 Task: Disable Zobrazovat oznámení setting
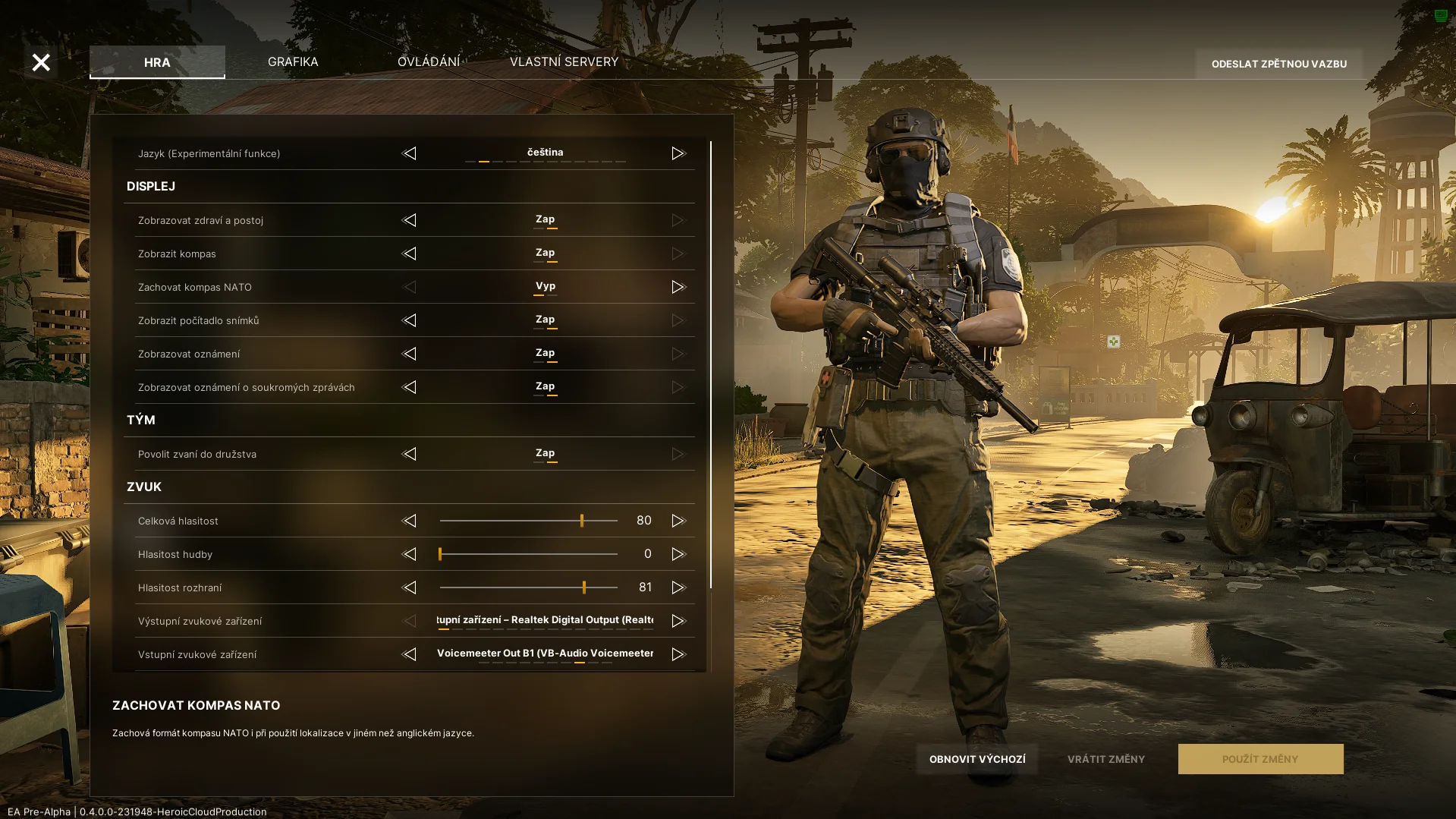(410, 354)
